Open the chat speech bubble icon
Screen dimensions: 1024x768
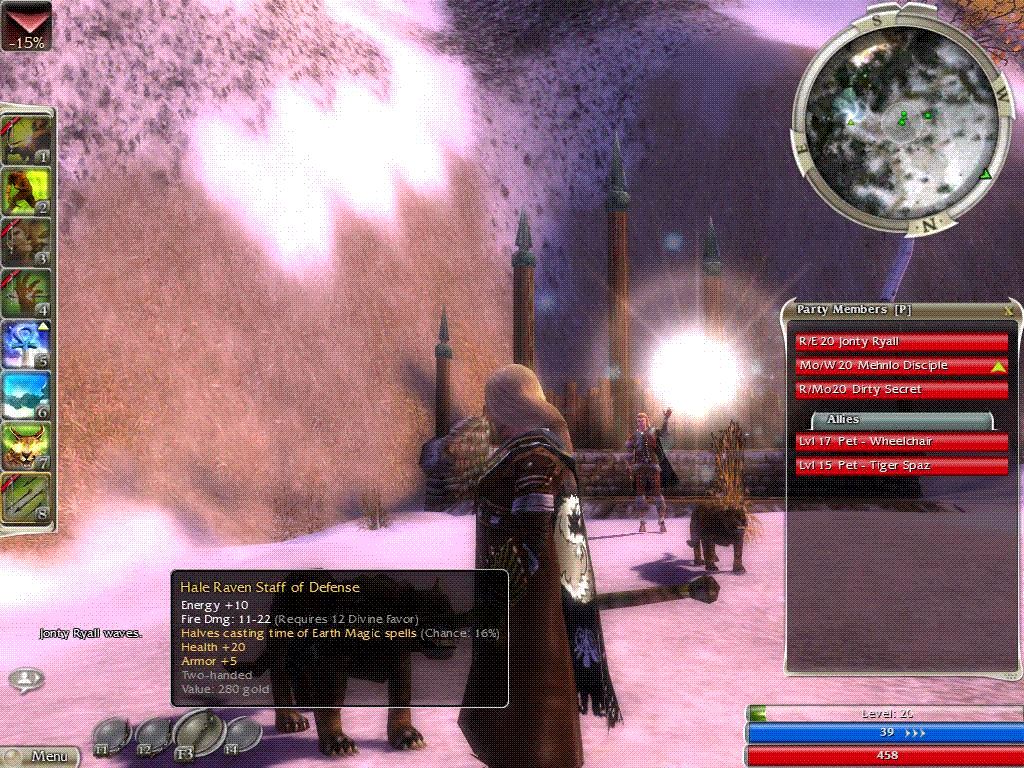pos(25,681)
